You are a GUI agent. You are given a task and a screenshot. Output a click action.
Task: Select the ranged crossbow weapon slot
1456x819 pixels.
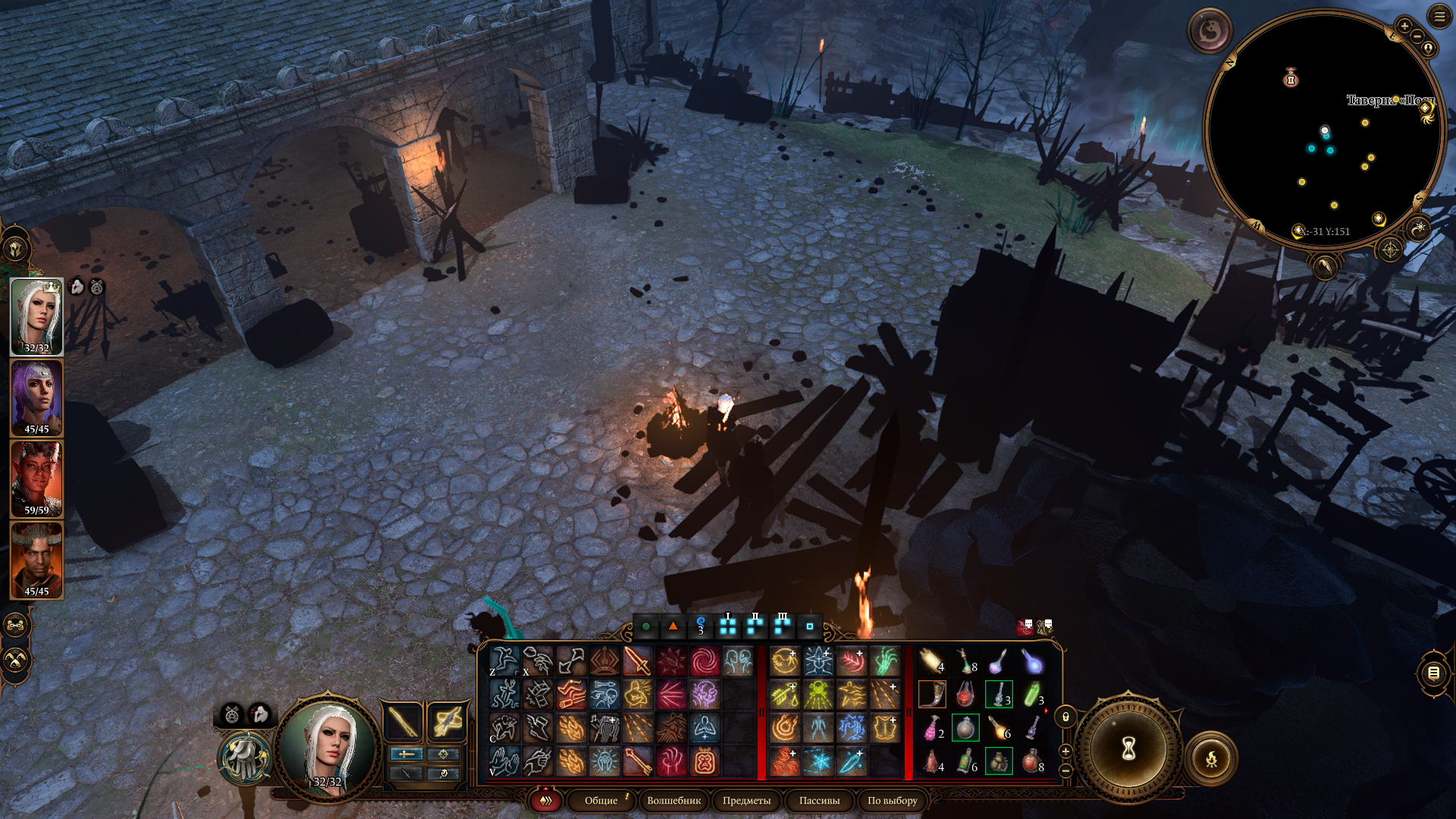[446, 721]
